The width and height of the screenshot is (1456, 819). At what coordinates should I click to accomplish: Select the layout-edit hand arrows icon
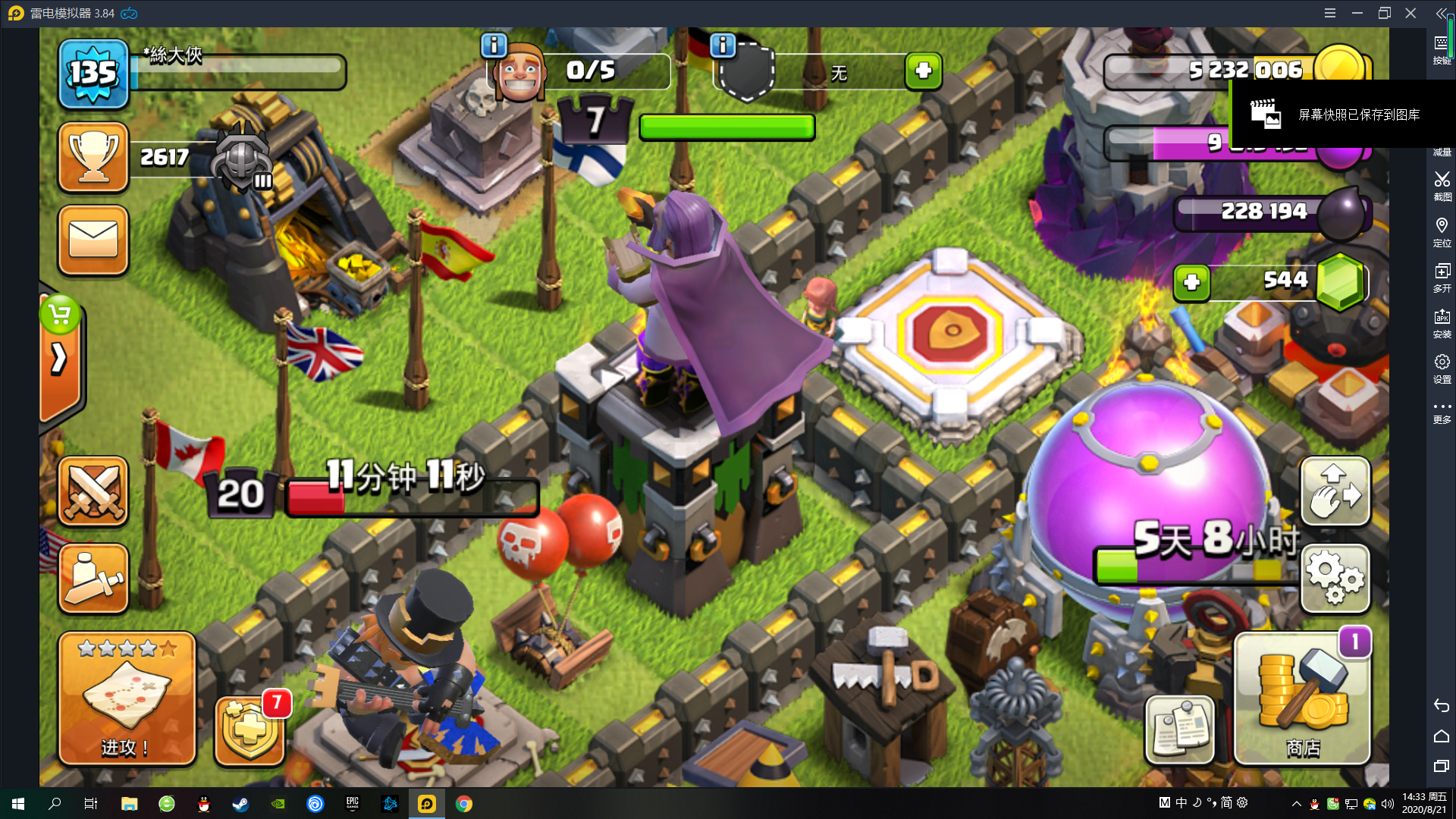click(1335, 491)
